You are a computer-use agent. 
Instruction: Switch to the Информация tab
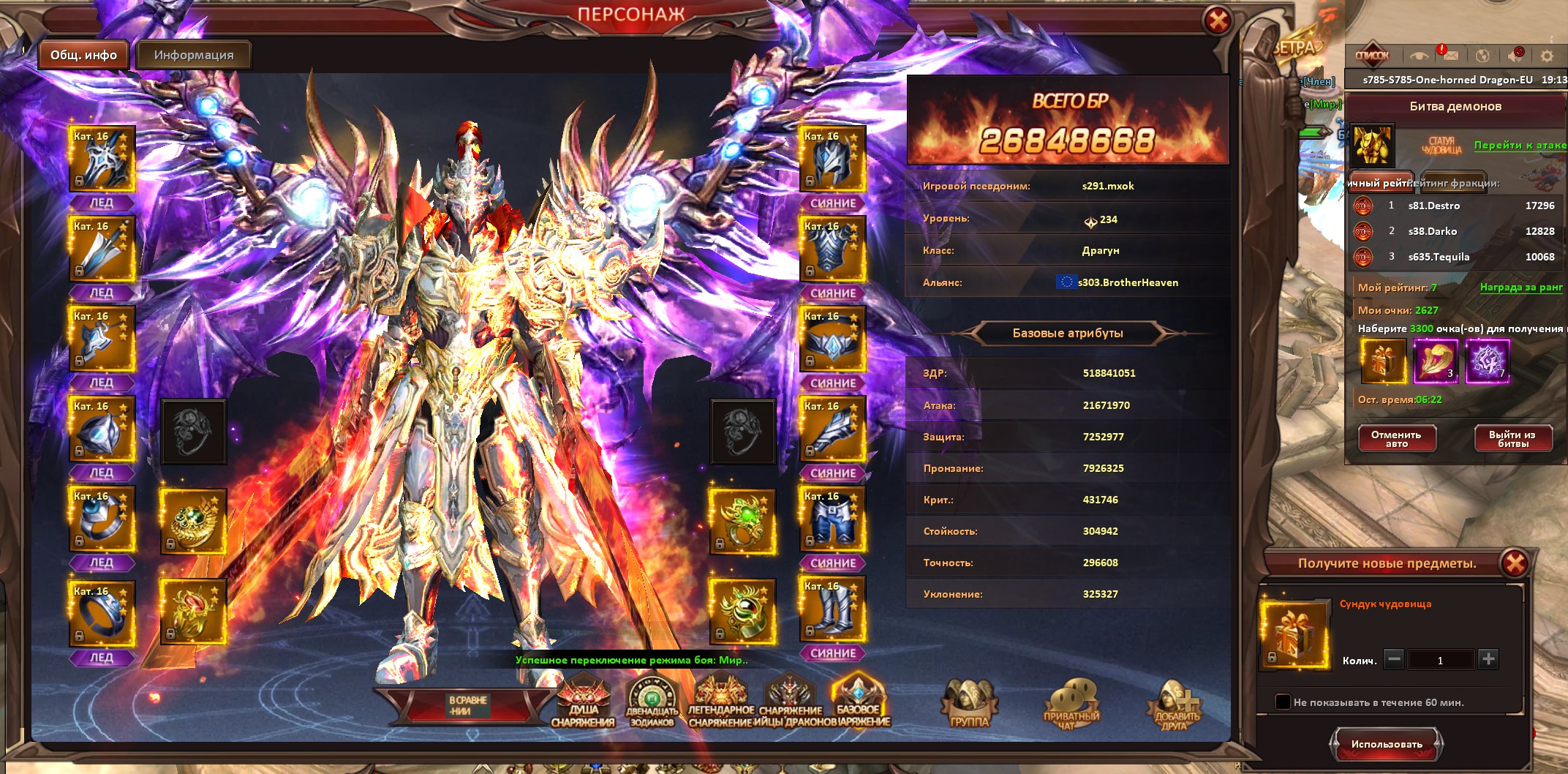pos(194,56)
